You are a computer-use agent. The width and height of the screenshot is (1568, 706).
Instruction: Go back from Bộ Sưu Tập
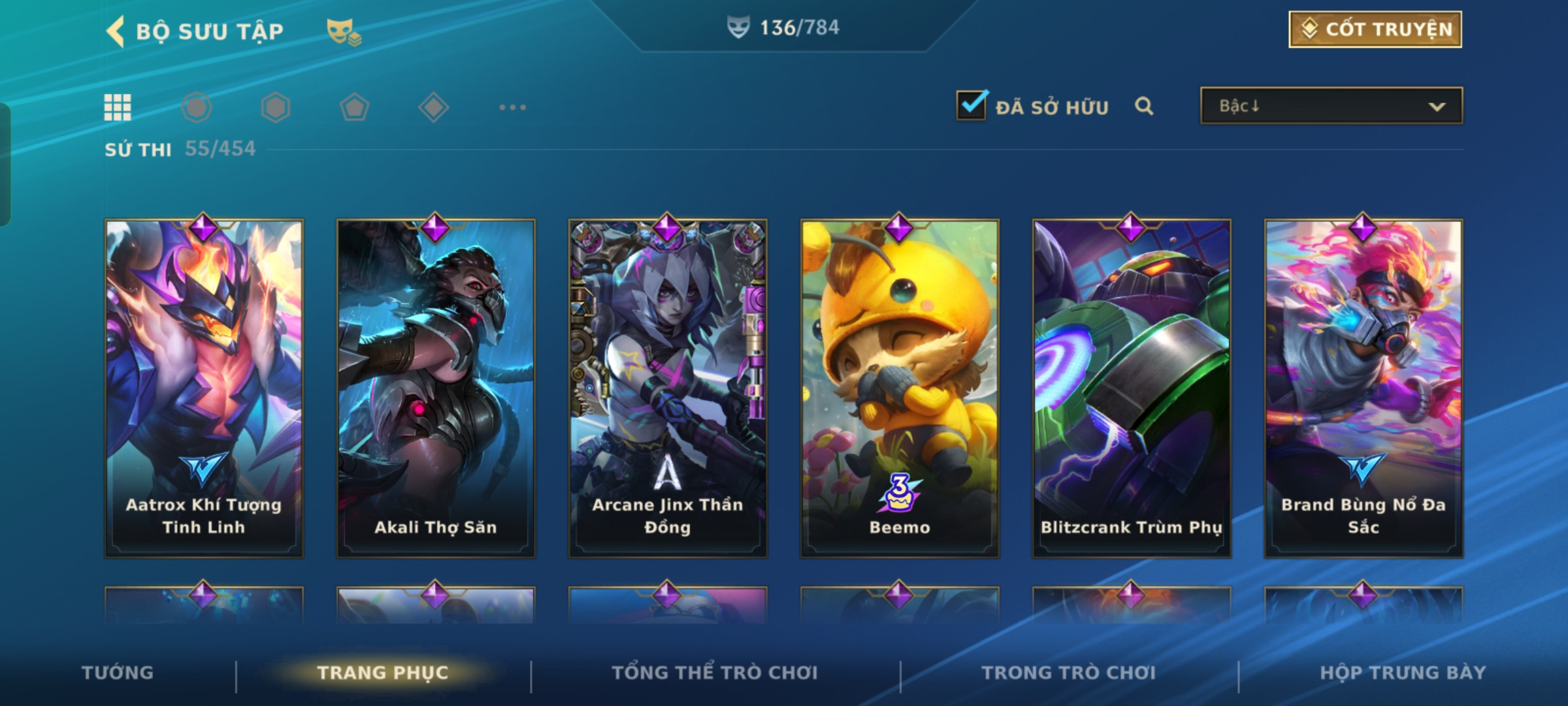pos(116,31)
